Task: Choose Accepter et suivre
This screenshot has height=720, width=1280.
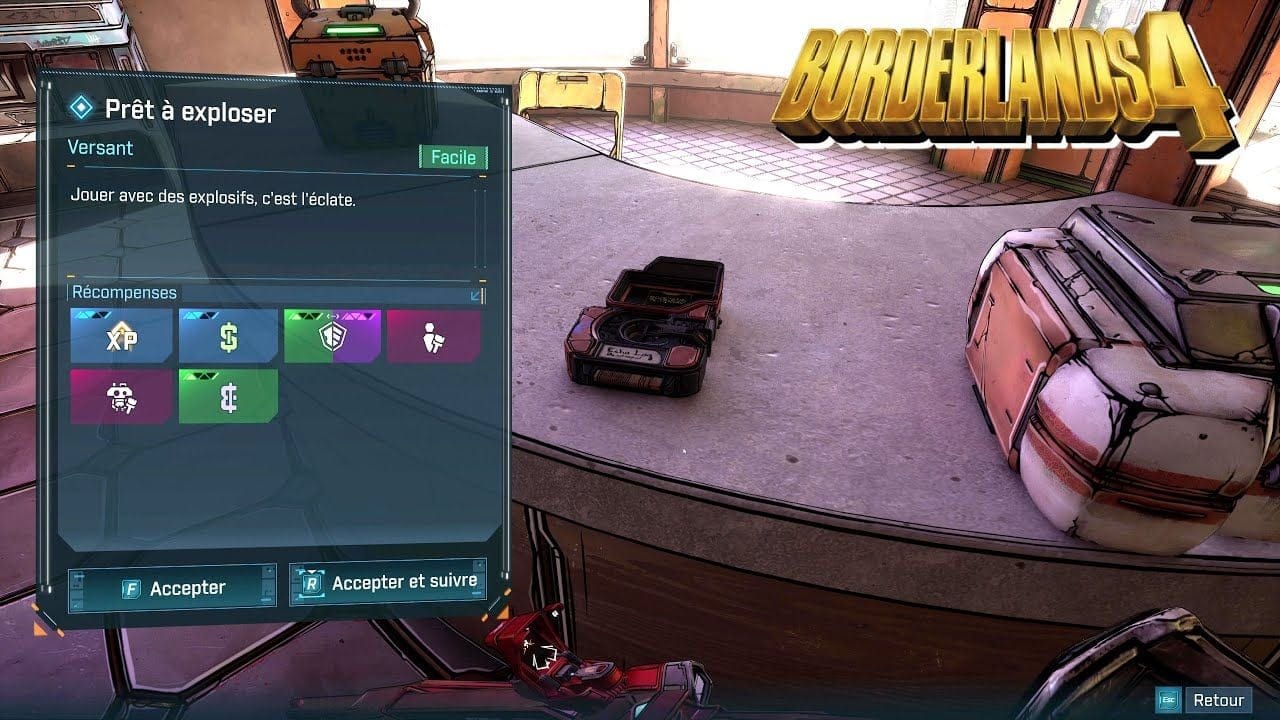Action: 388,582
